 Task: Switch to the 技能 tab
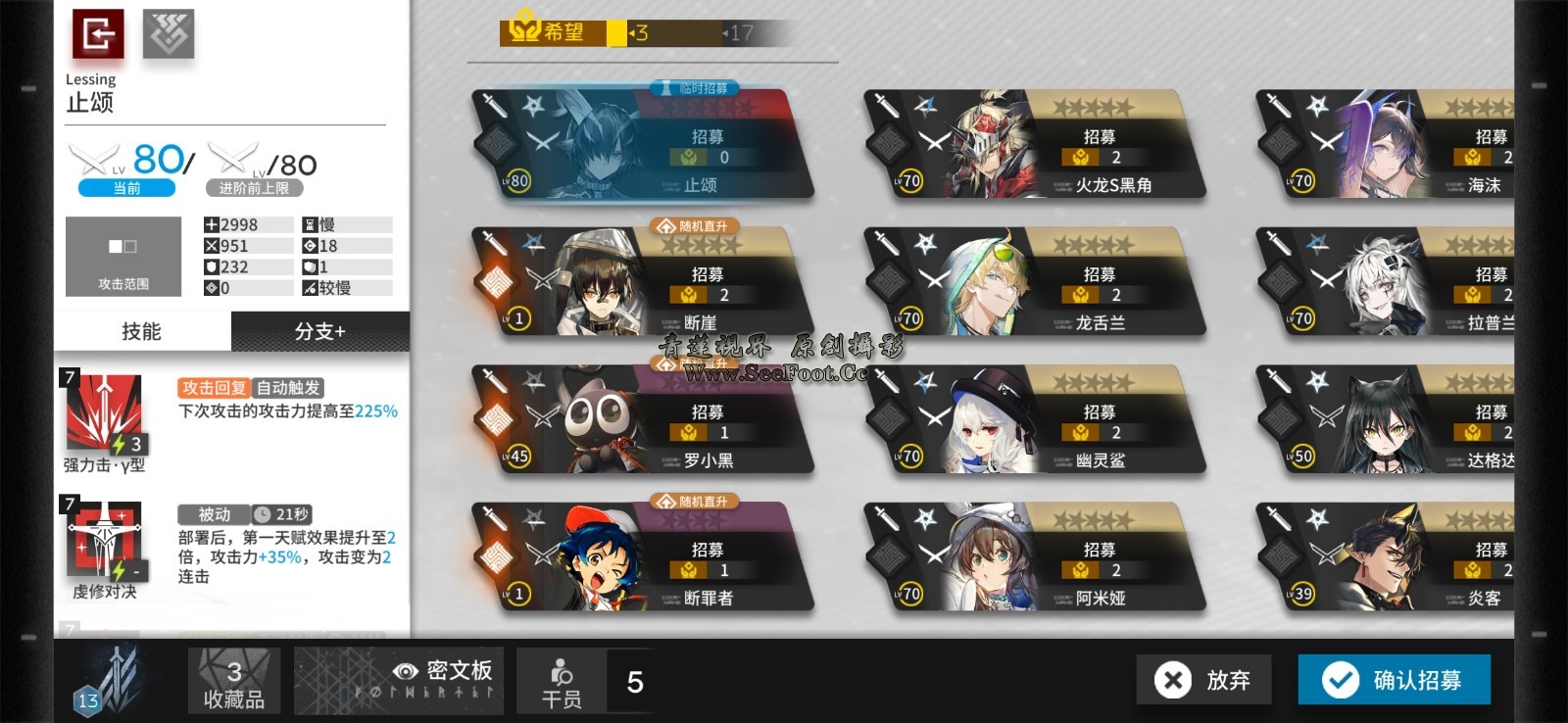(142, 331)
